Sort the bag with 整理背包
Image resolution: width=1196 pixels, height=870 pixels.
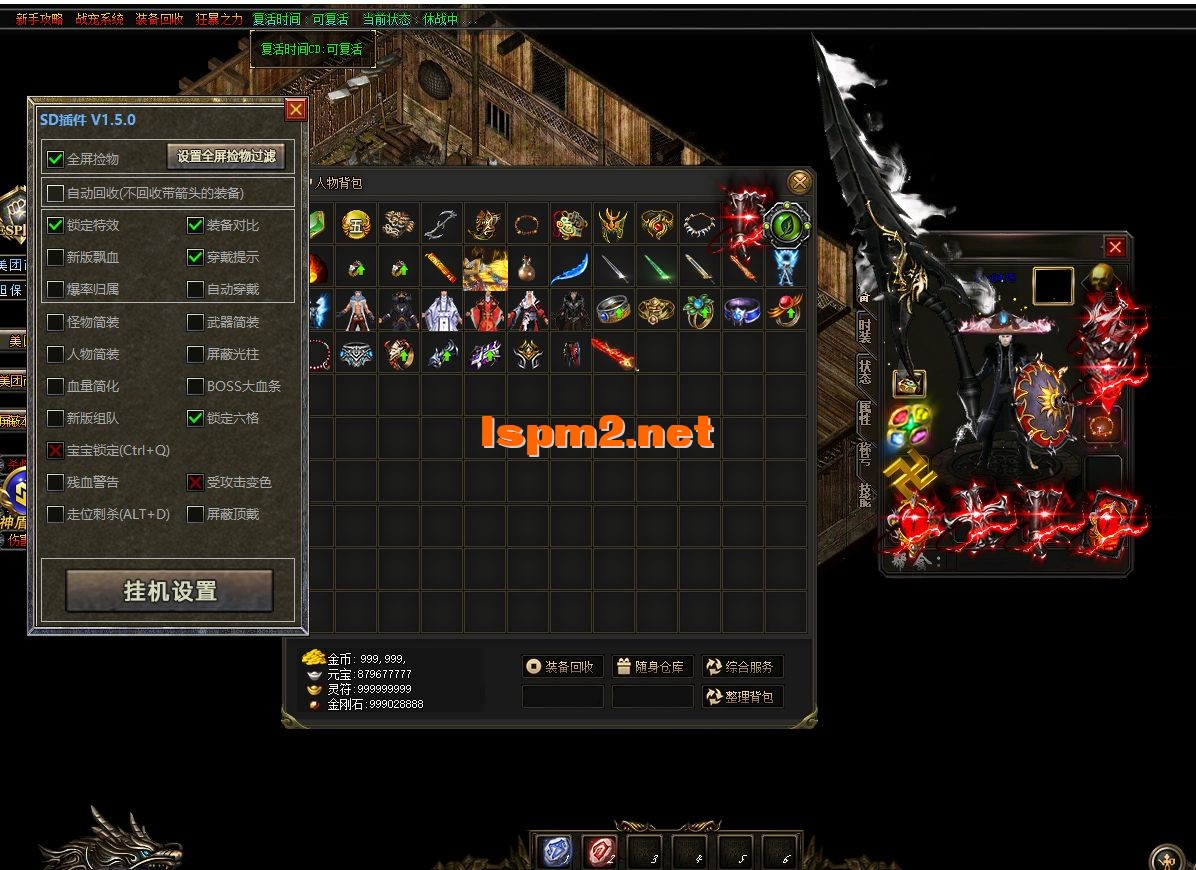pyautogui.click(x=742, y=696)
